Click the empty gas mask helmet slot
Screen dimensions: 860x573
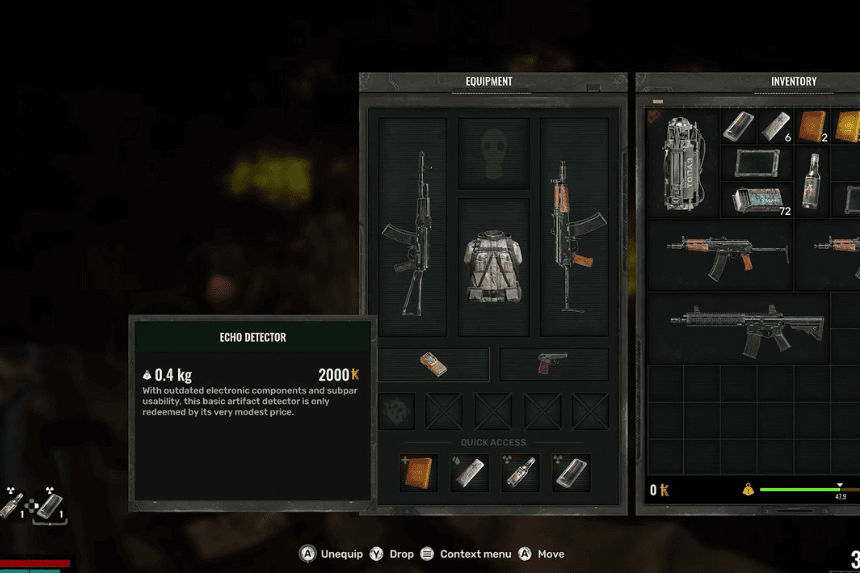coord(493,153)
